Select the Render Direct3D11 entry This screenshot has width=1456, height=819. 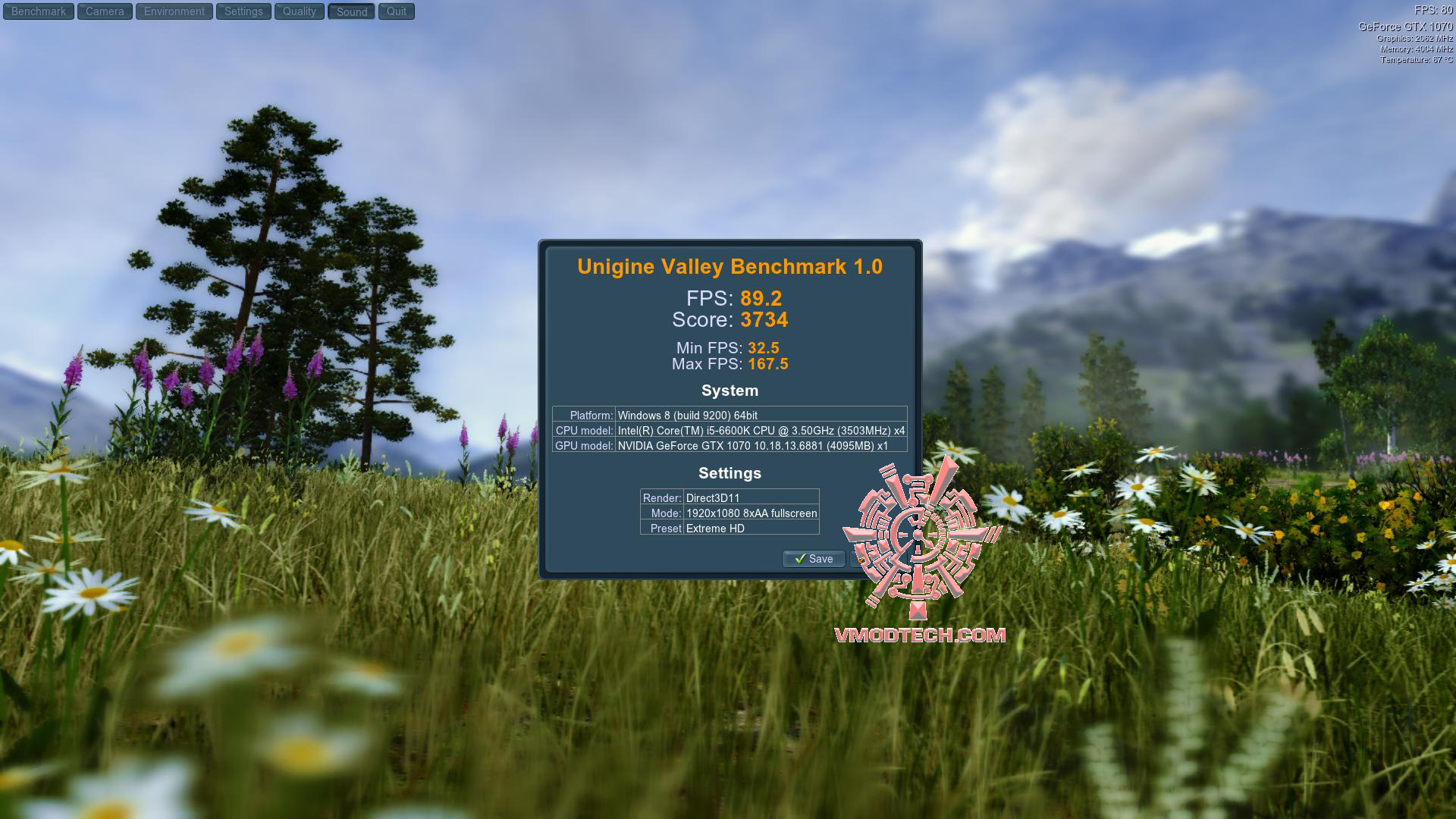point(730,497)
